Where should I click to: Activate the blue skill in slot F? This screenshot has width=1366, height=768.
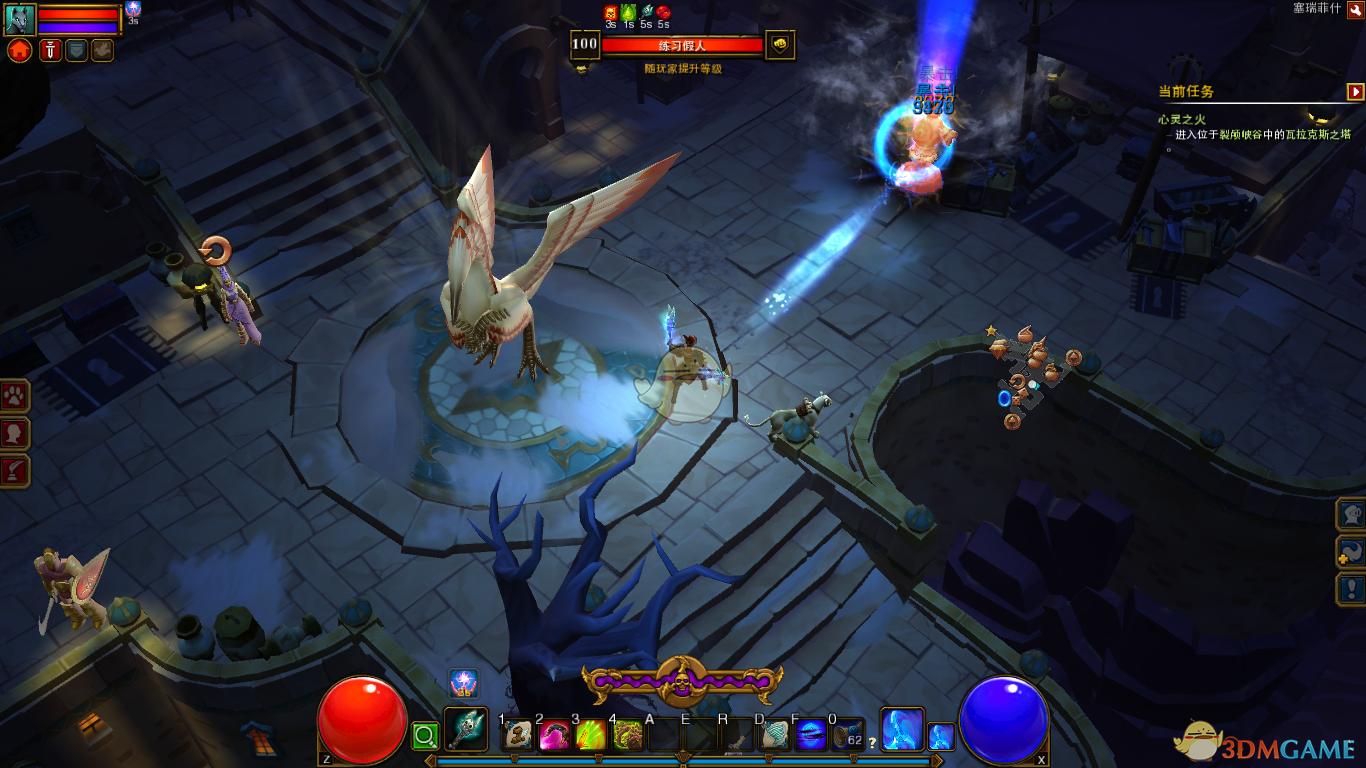(810, 735)
